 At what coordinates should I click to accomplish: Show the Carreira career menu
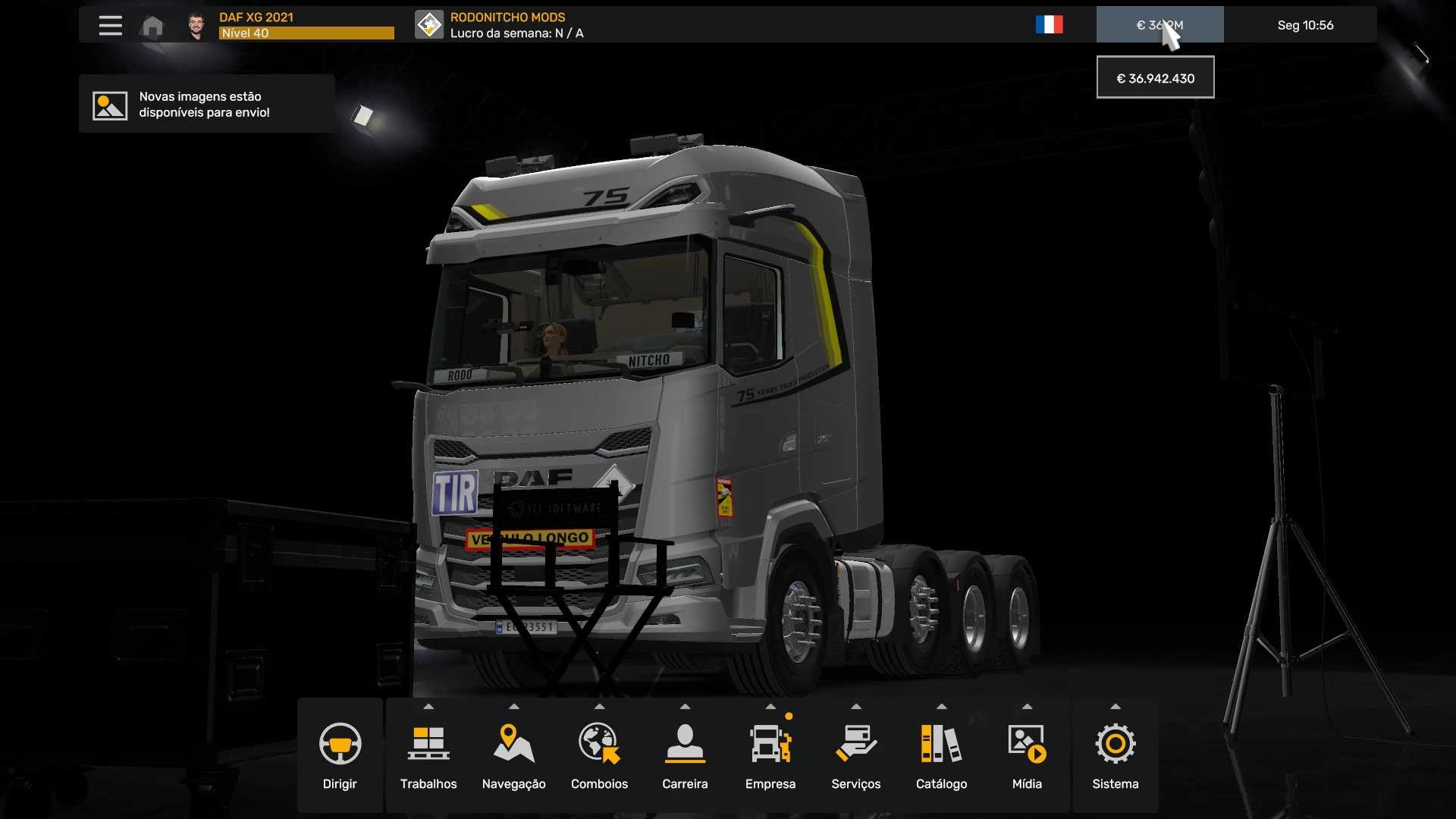[685, 755]
